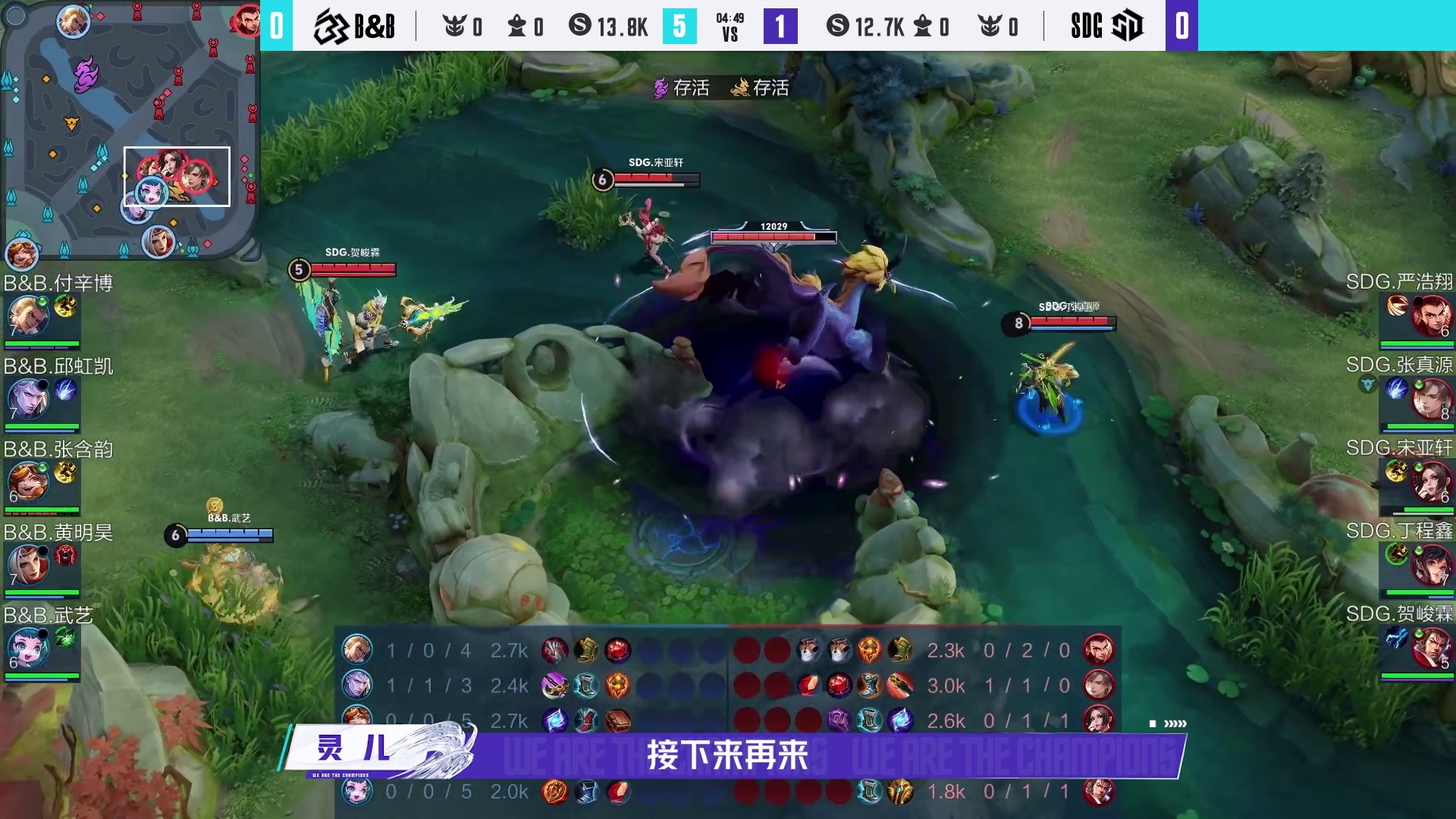This screenshot has width=1456, height=819.
Task: Focus on B&B.武艺 hero portrait
Action: (x=27, y=648)
